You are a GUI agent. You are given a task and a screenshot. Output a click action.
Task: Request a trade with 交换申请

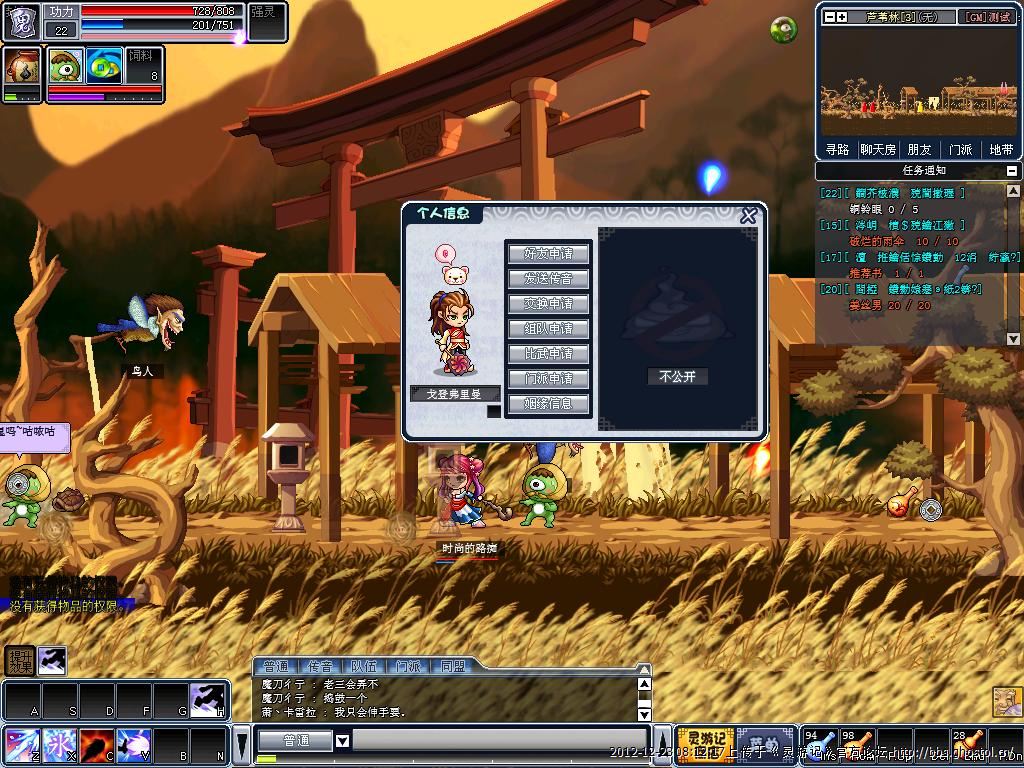(548, 303)
